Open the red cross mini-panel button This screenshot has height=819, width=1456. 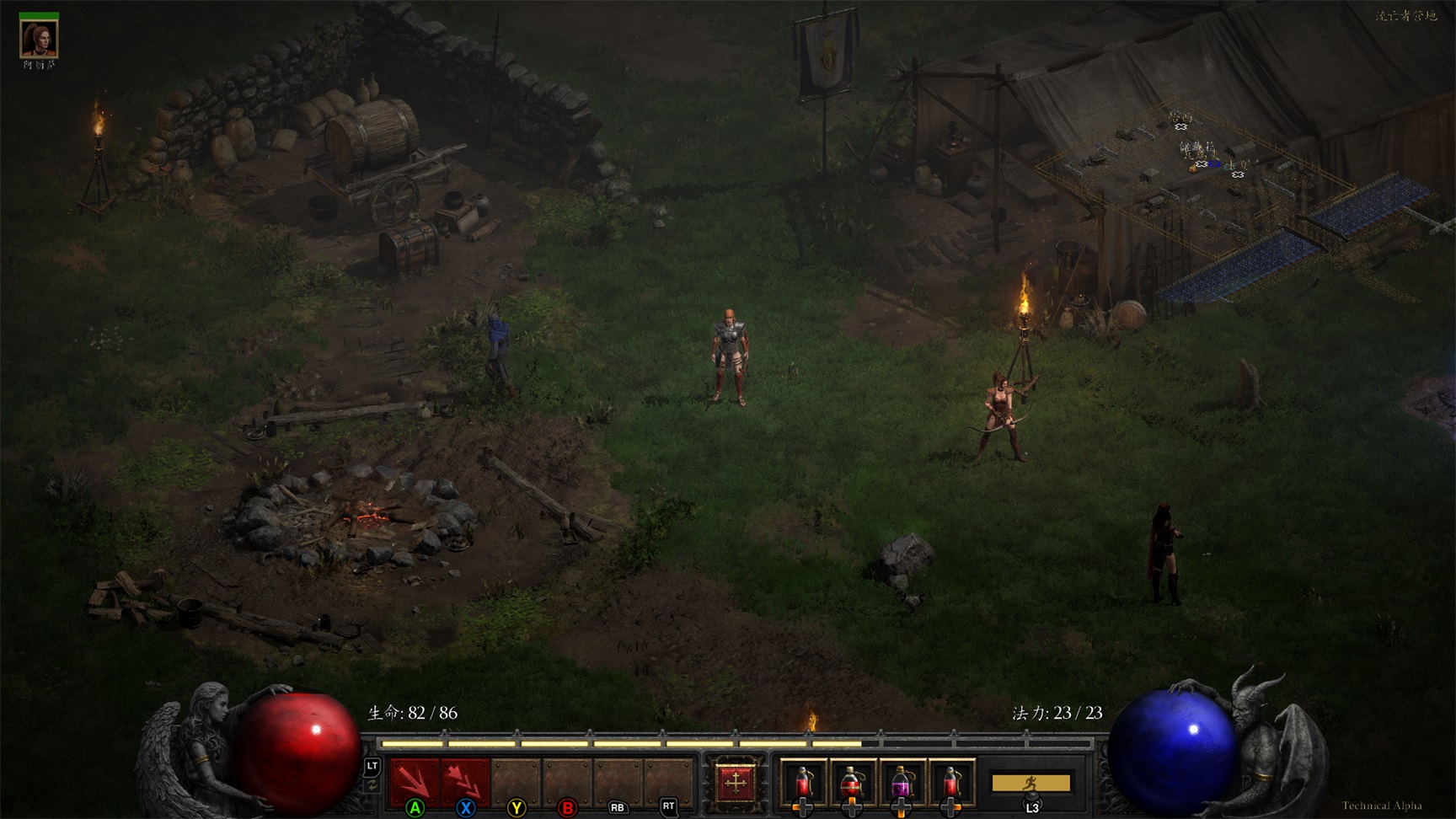[x=735, y=782]
